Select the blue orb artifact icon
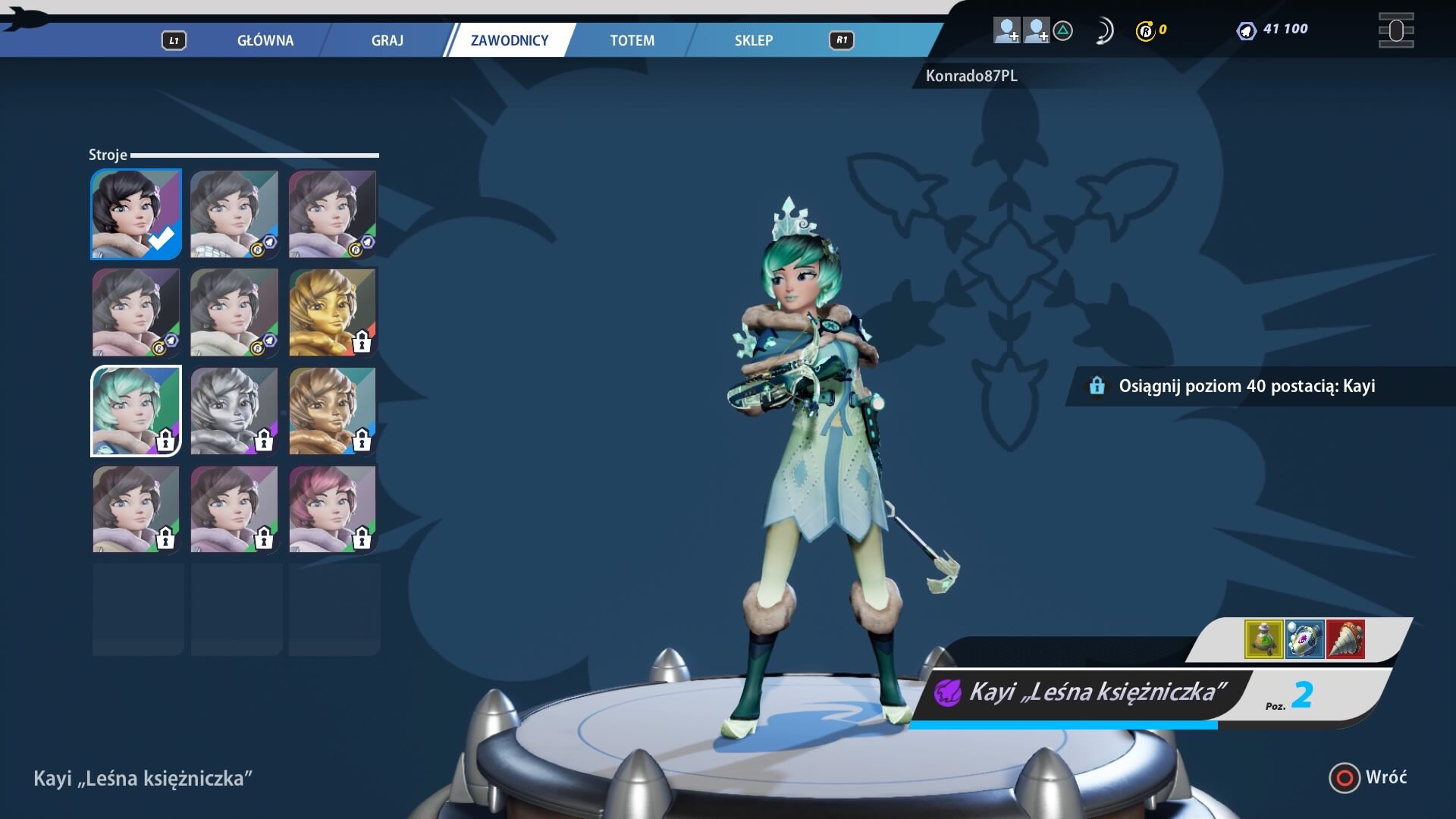This screenshot has height=819, width=1456. (1304, 639)
